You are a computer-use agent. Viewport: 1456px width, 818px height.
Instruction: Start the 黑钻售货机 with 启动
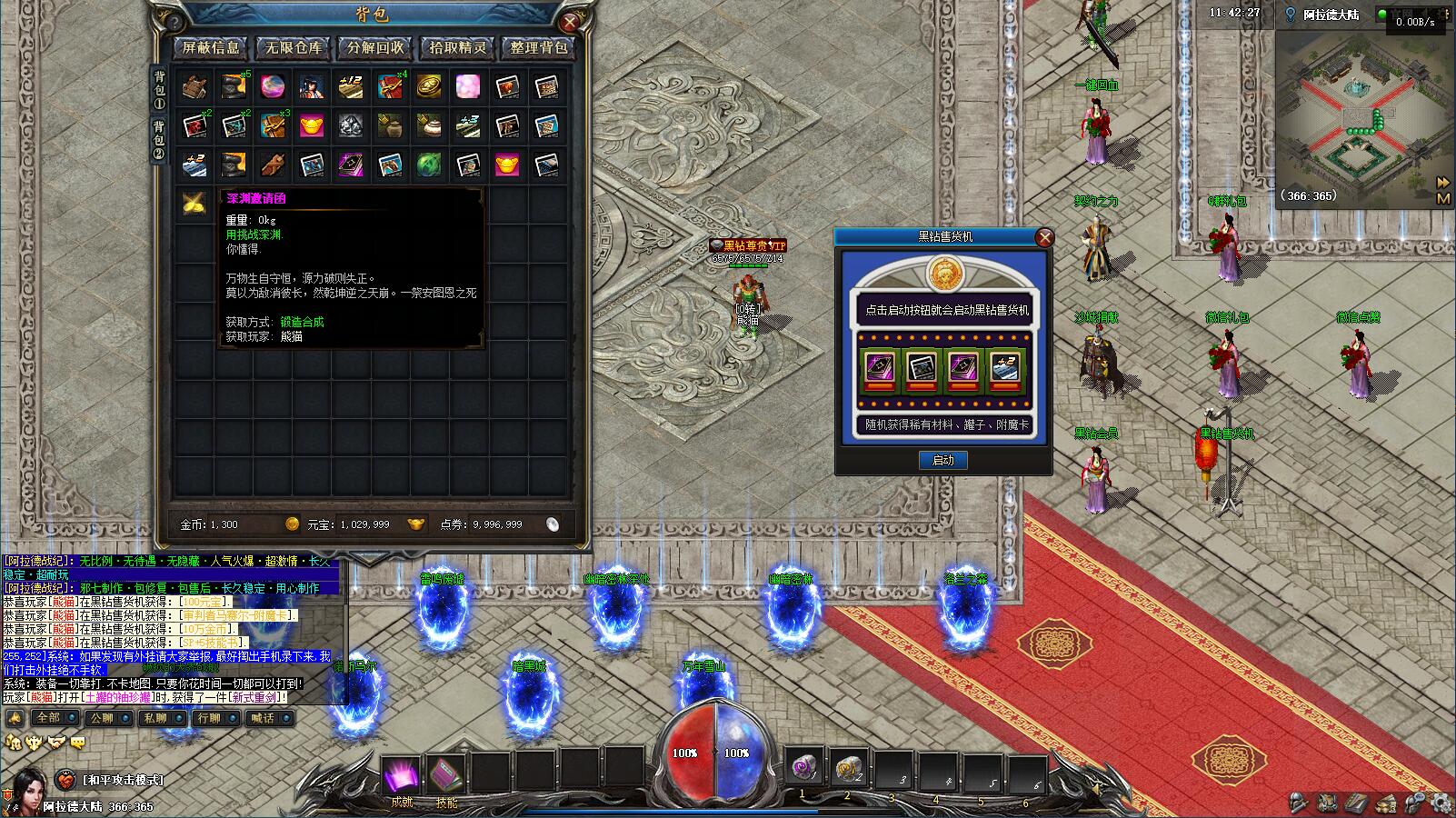(x=942, y=460)
